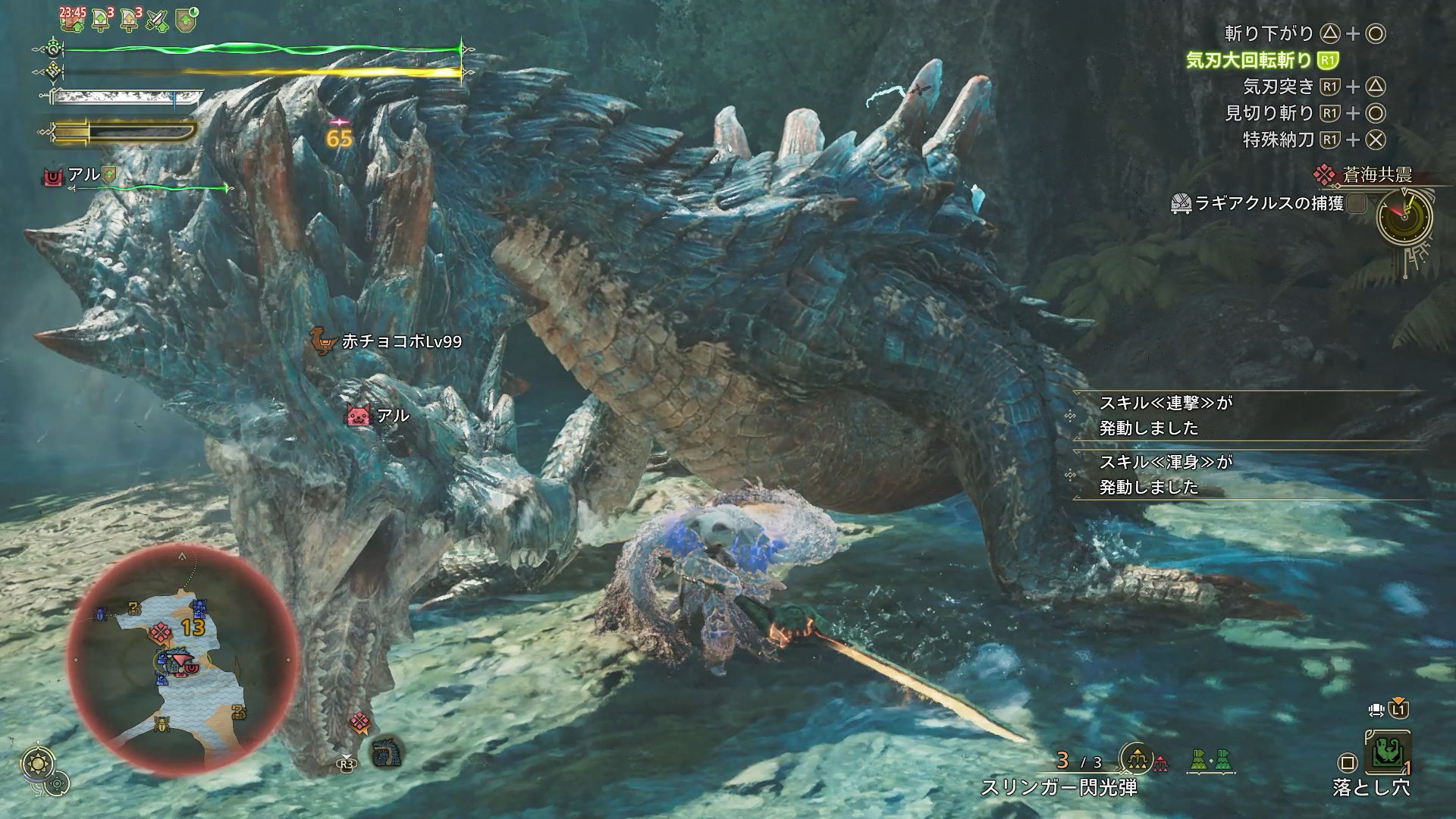
Task: Open the quest timer clock
Action: (x=1404, y=215)
